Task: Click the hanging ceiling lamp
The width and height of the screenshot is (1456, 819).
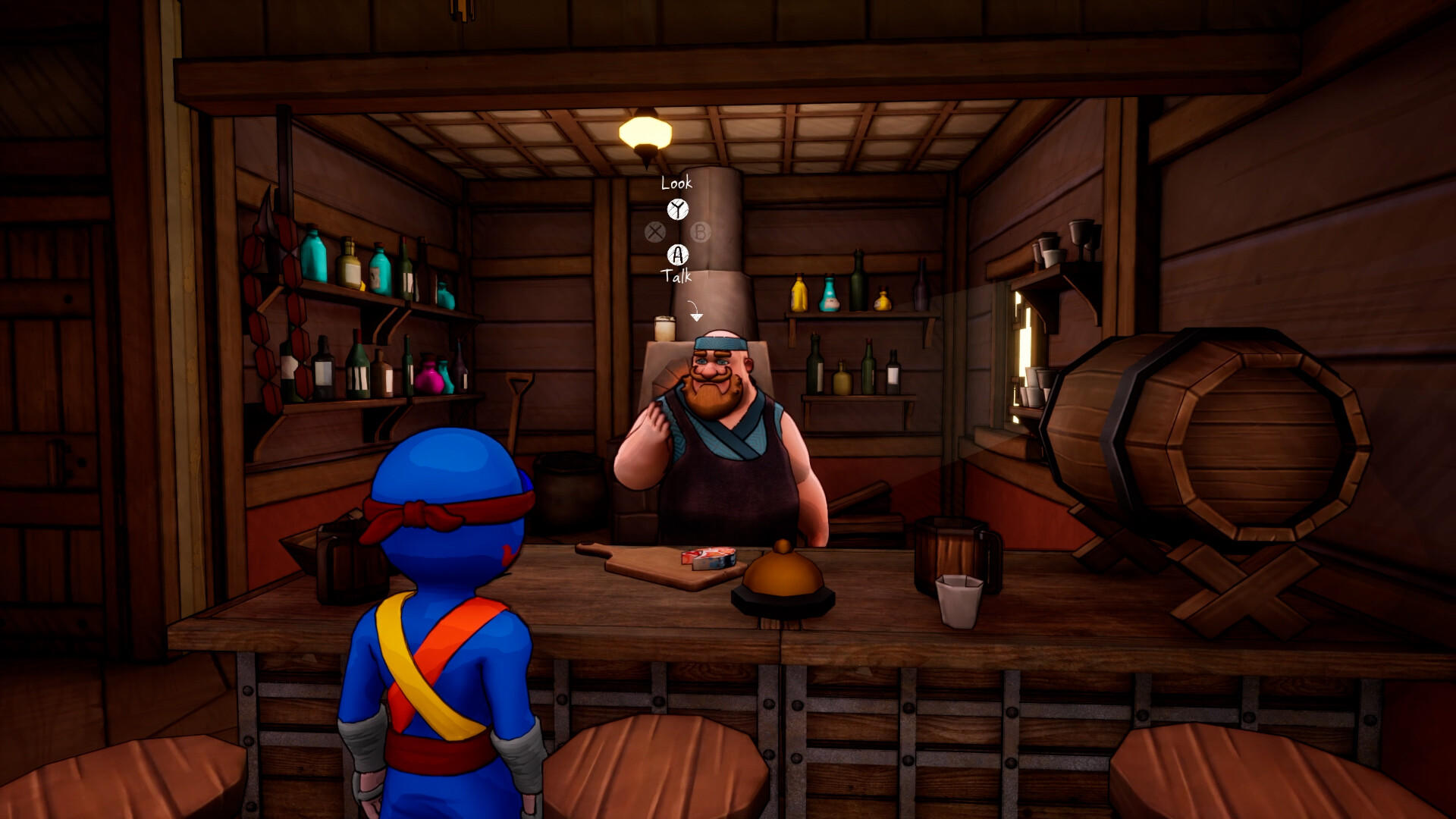Action: [643, 130]
